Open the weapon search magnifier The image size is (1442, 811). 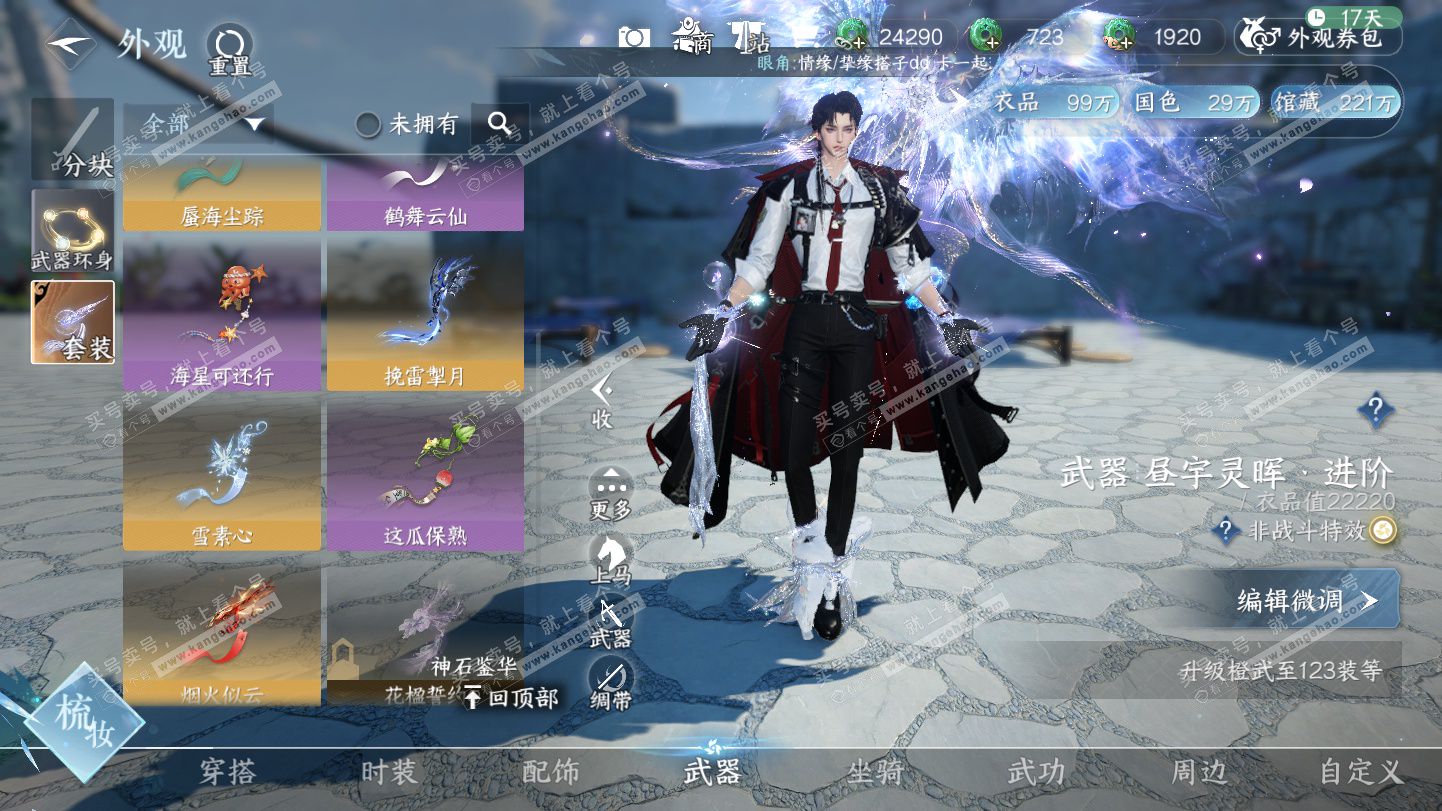point(499,124)
